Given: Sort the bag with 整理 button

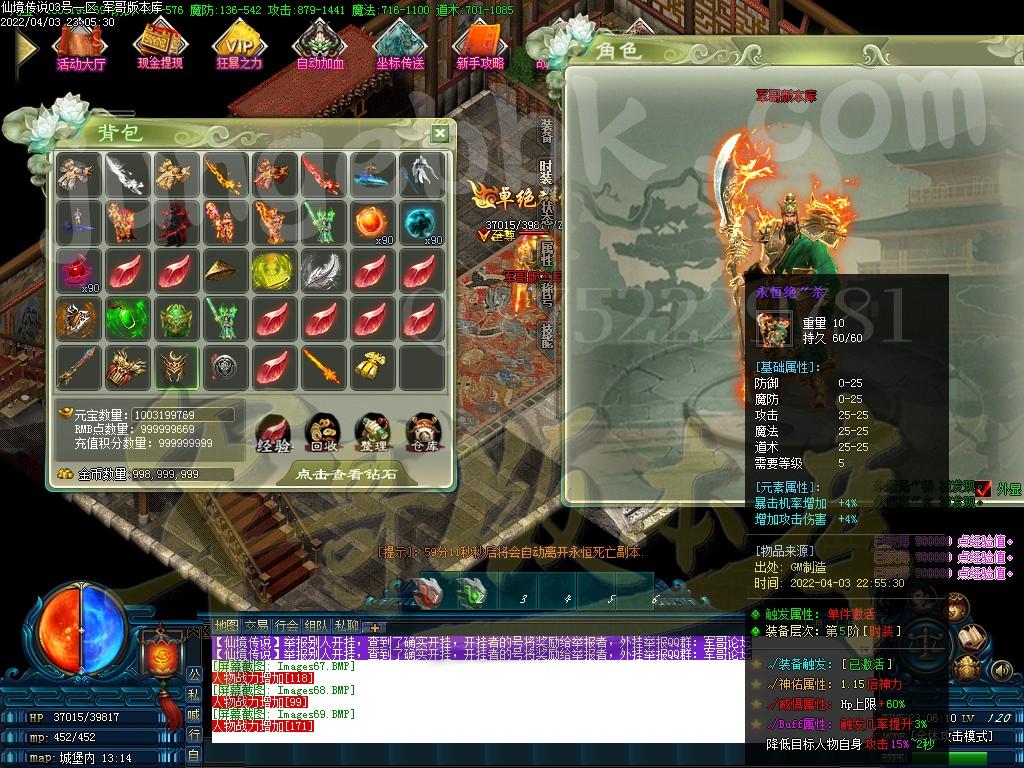Looking at the screenshot, I should (x=372, y=432).
